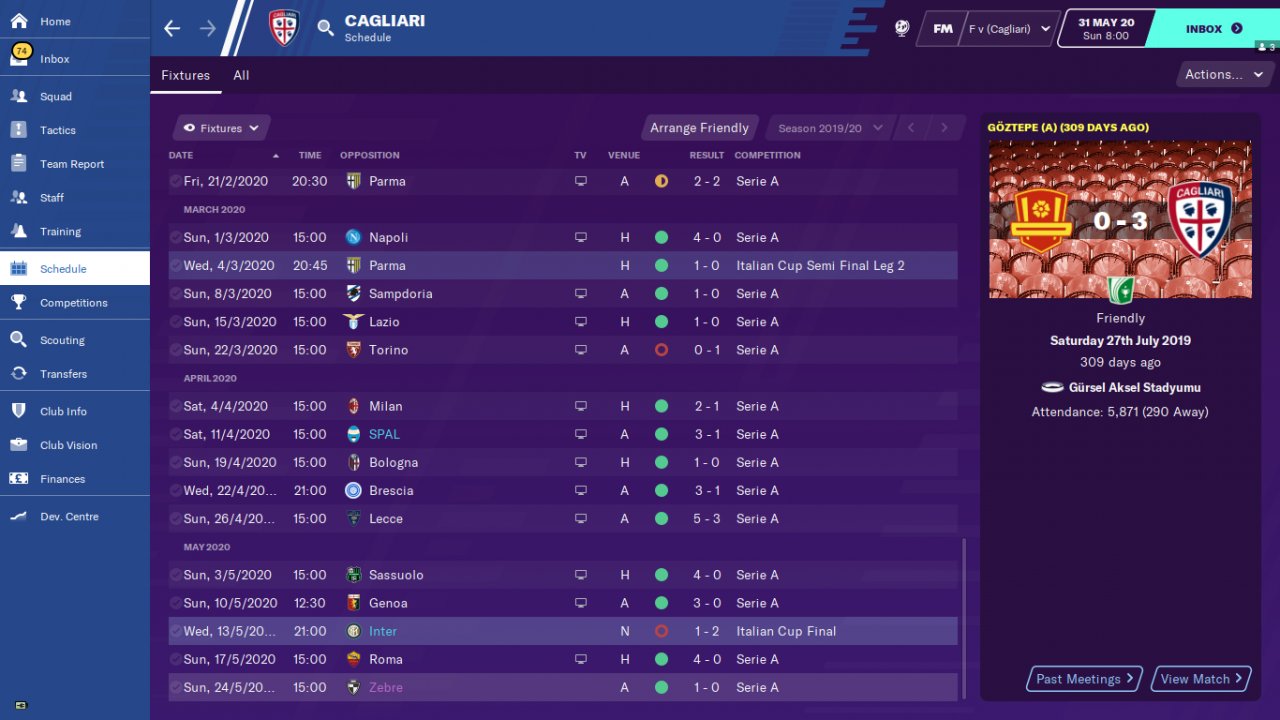Image resolution: width=1280 pixels, height=720 pixels.
Task: Select the Napoli 4 - 0 fixture row
Action: (x=560, y=237)
